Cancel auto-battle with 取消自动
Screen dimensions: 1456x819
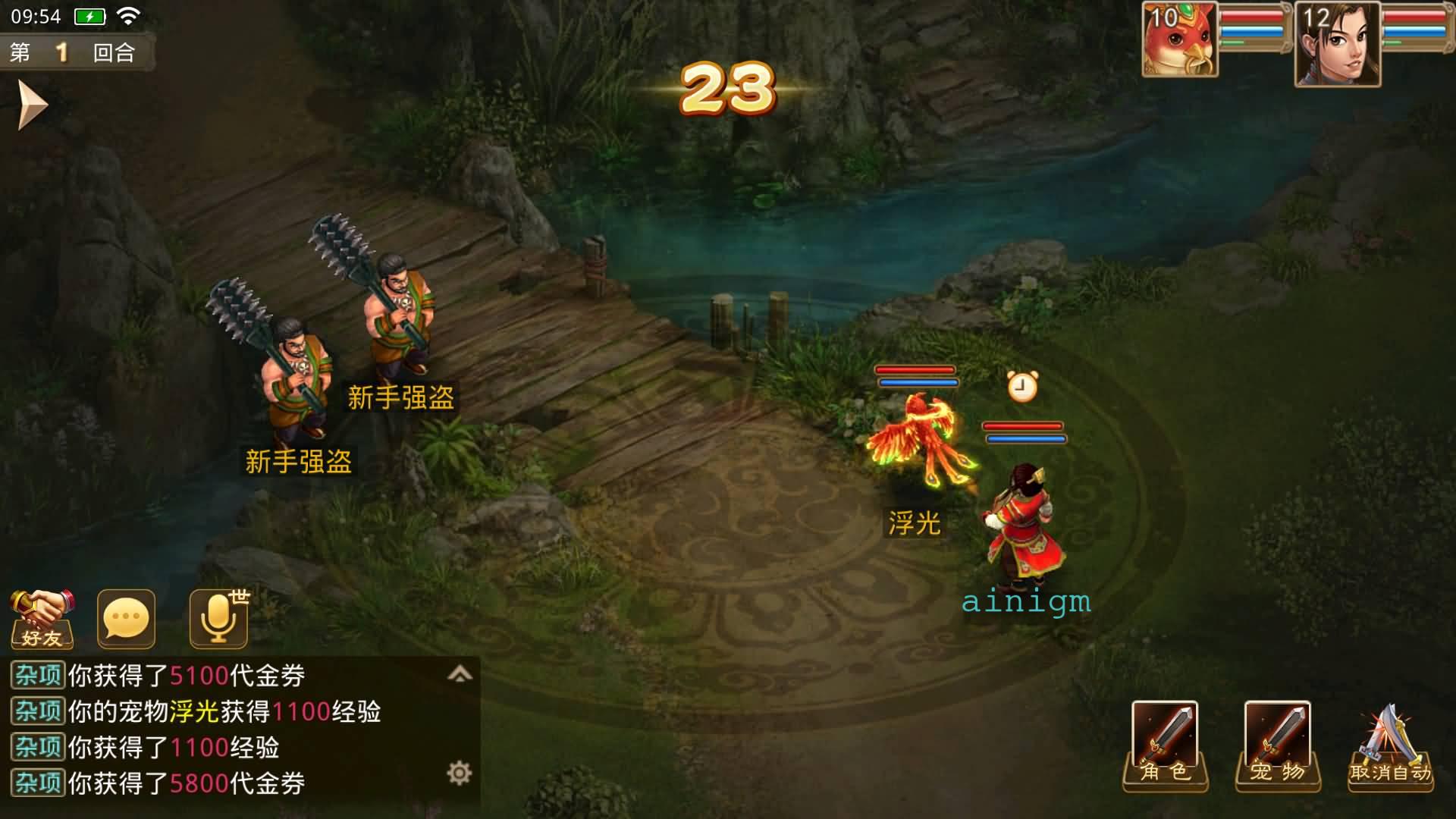(1390, 745)
